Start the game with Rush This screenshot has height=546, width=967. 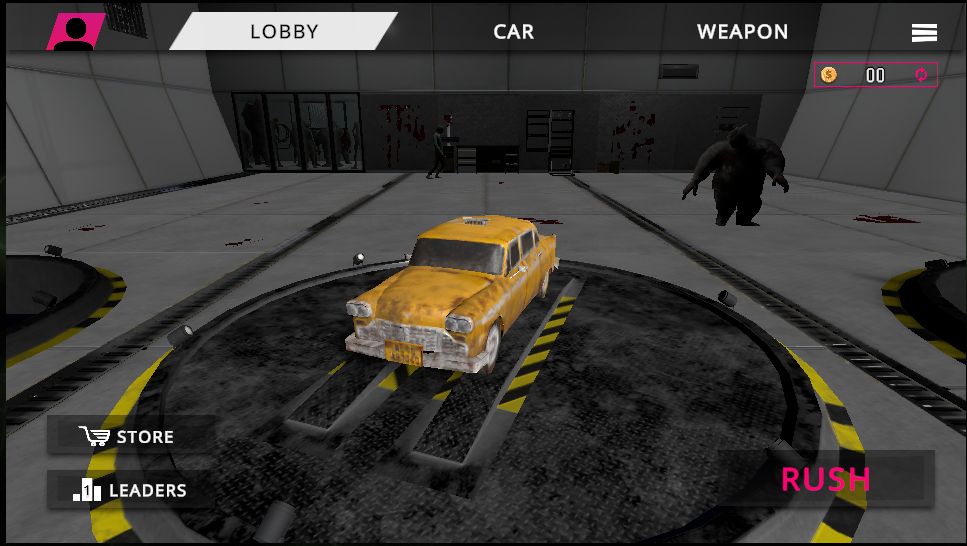[826, 479]
